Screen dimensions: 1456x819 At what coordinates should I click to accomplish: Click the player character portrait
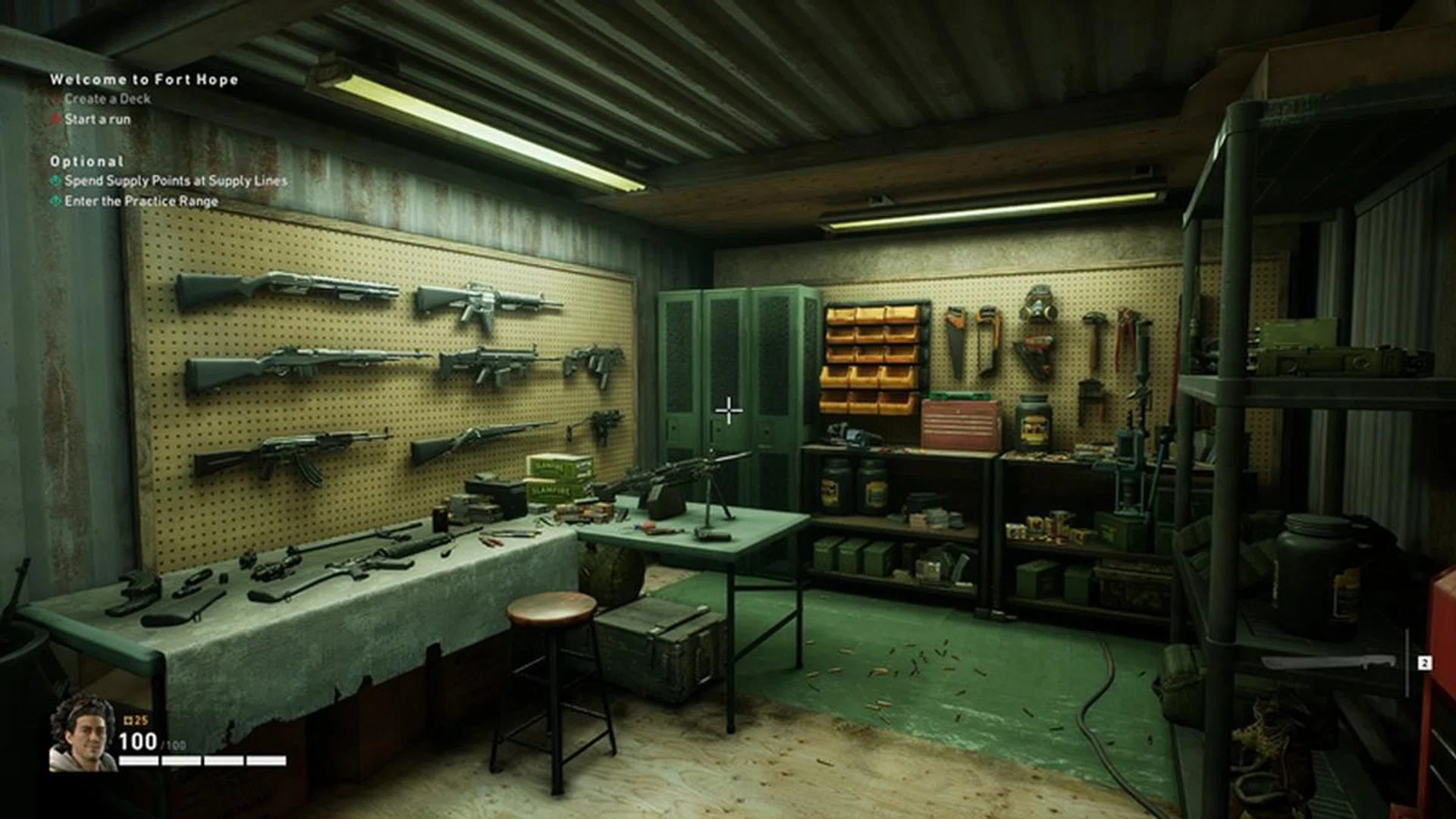(x=82, y=734)
